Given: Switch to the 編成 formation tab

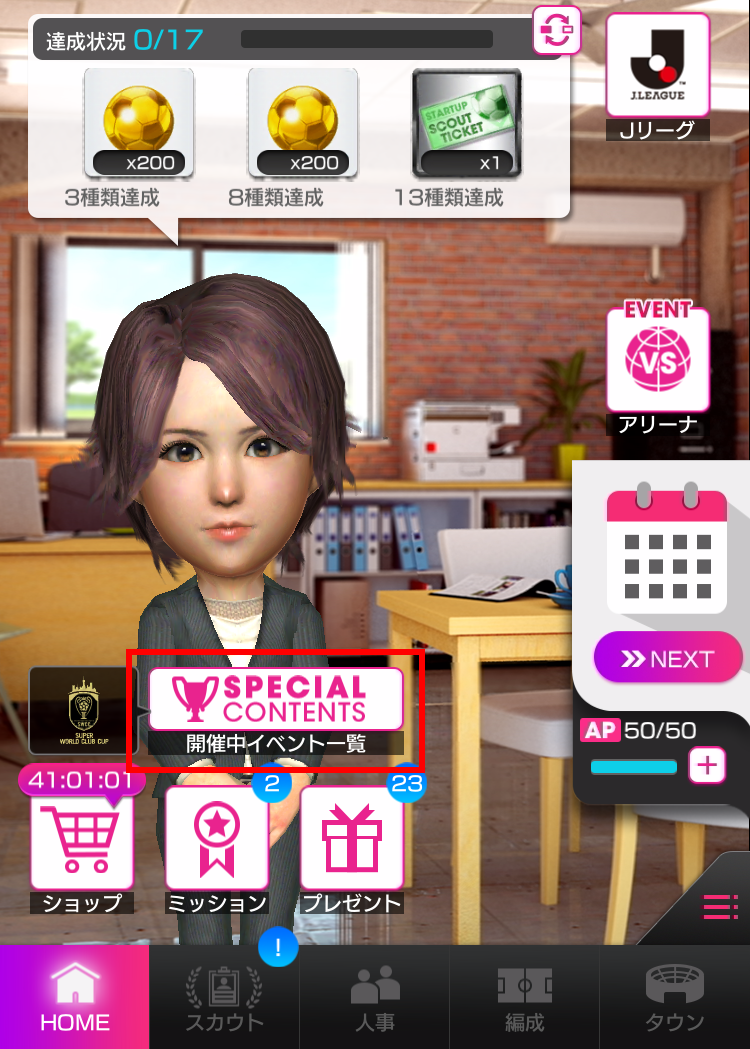Looking at the screenshot, I should click(524, 997).
